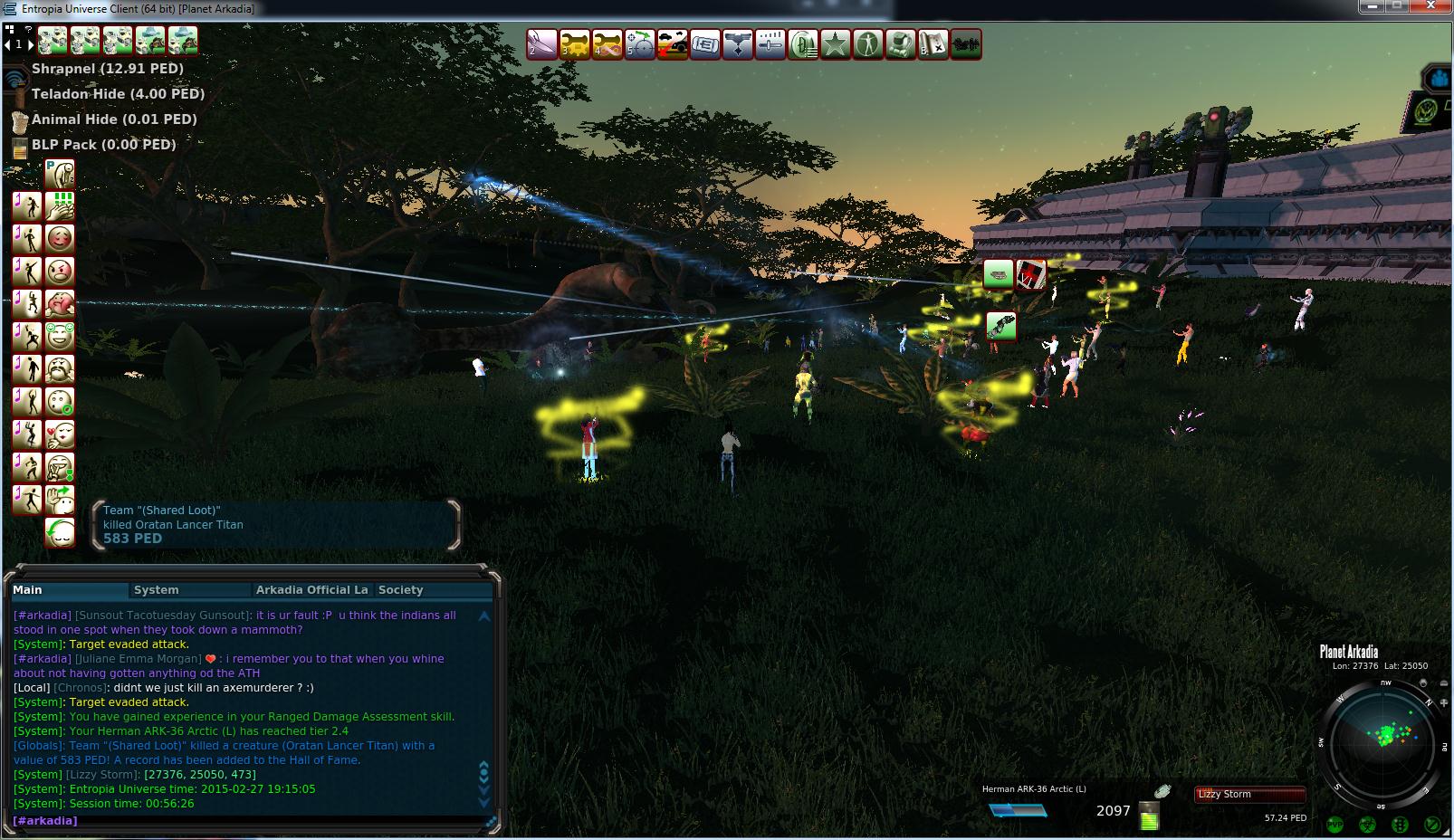Switch to the System chat tab
The image size is (1454, 840).
pos(157,590)
